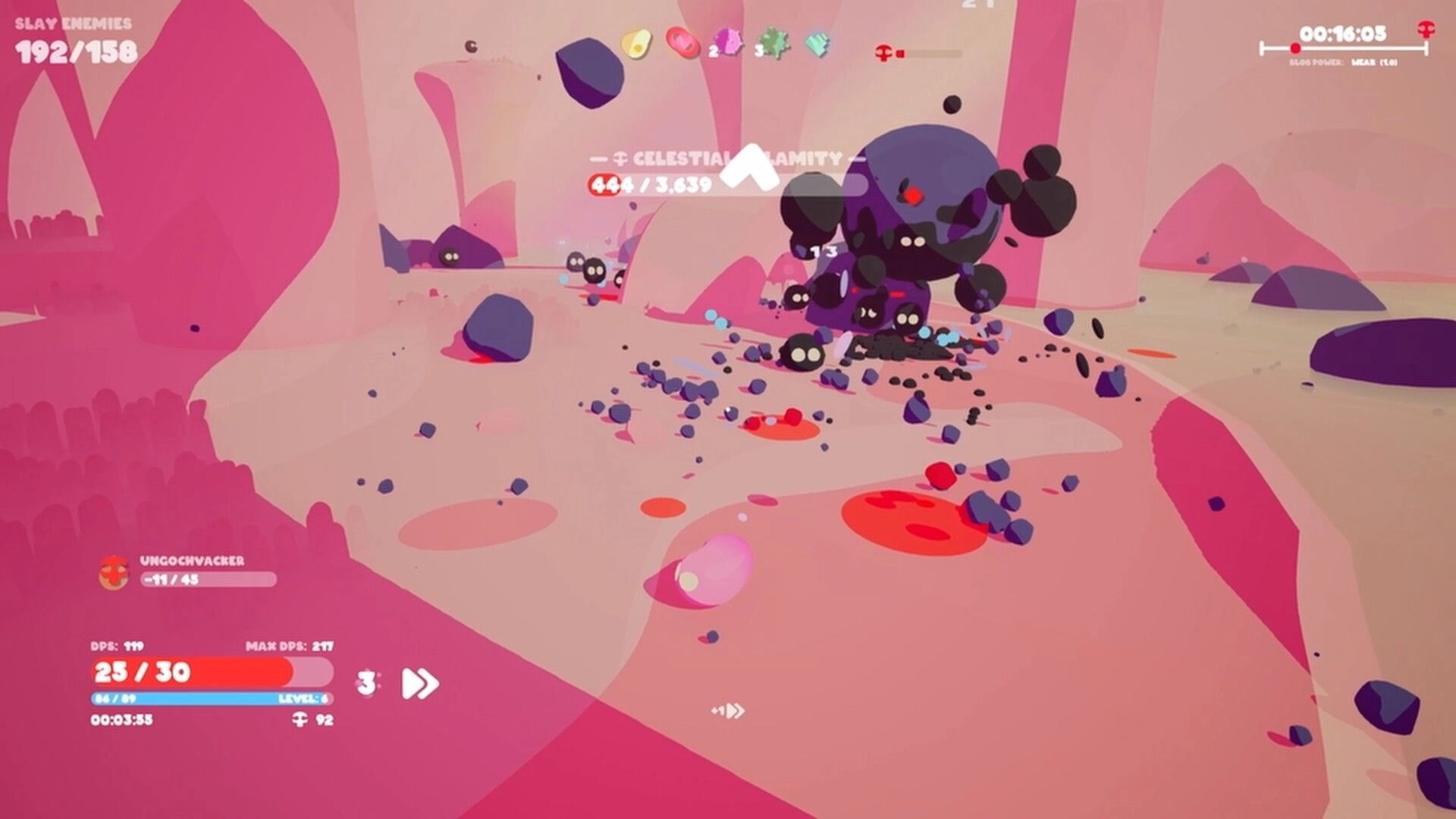Select the red skull icon in the top-right corner
Viewport: 1456px width, 819px height.
(1426, 30)
